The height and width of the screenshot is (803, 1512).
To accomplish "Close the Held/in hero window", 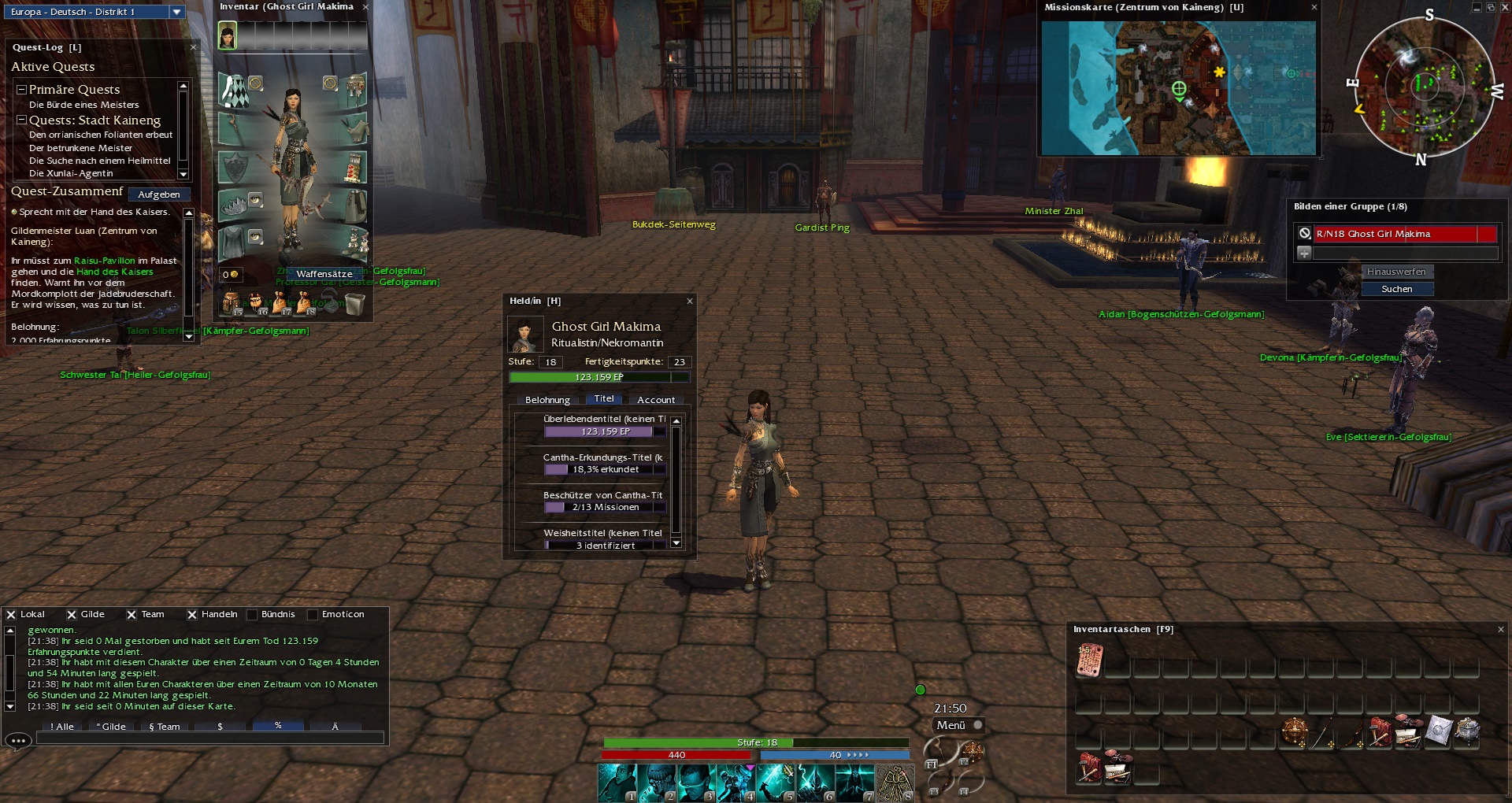I will coord(690,301).
